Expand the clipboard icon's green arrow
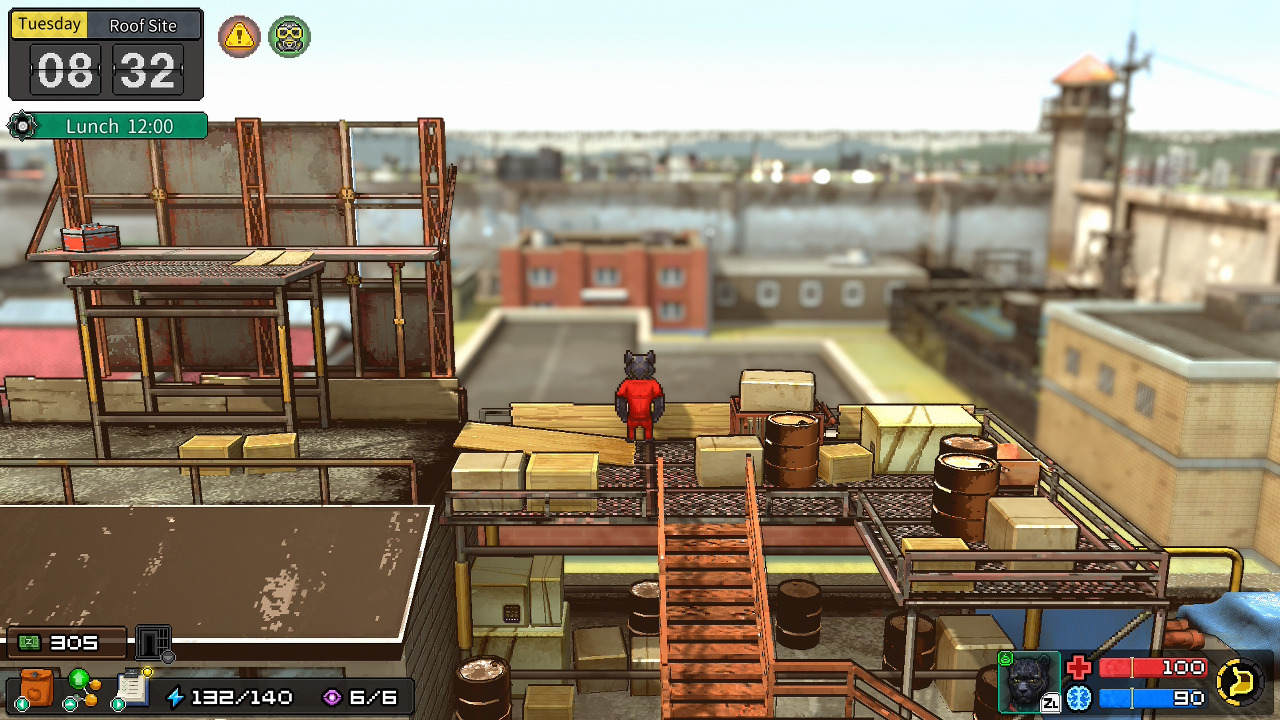This screenshot has width=1280, height=720. pyautogui.click(x=117, y=702)
